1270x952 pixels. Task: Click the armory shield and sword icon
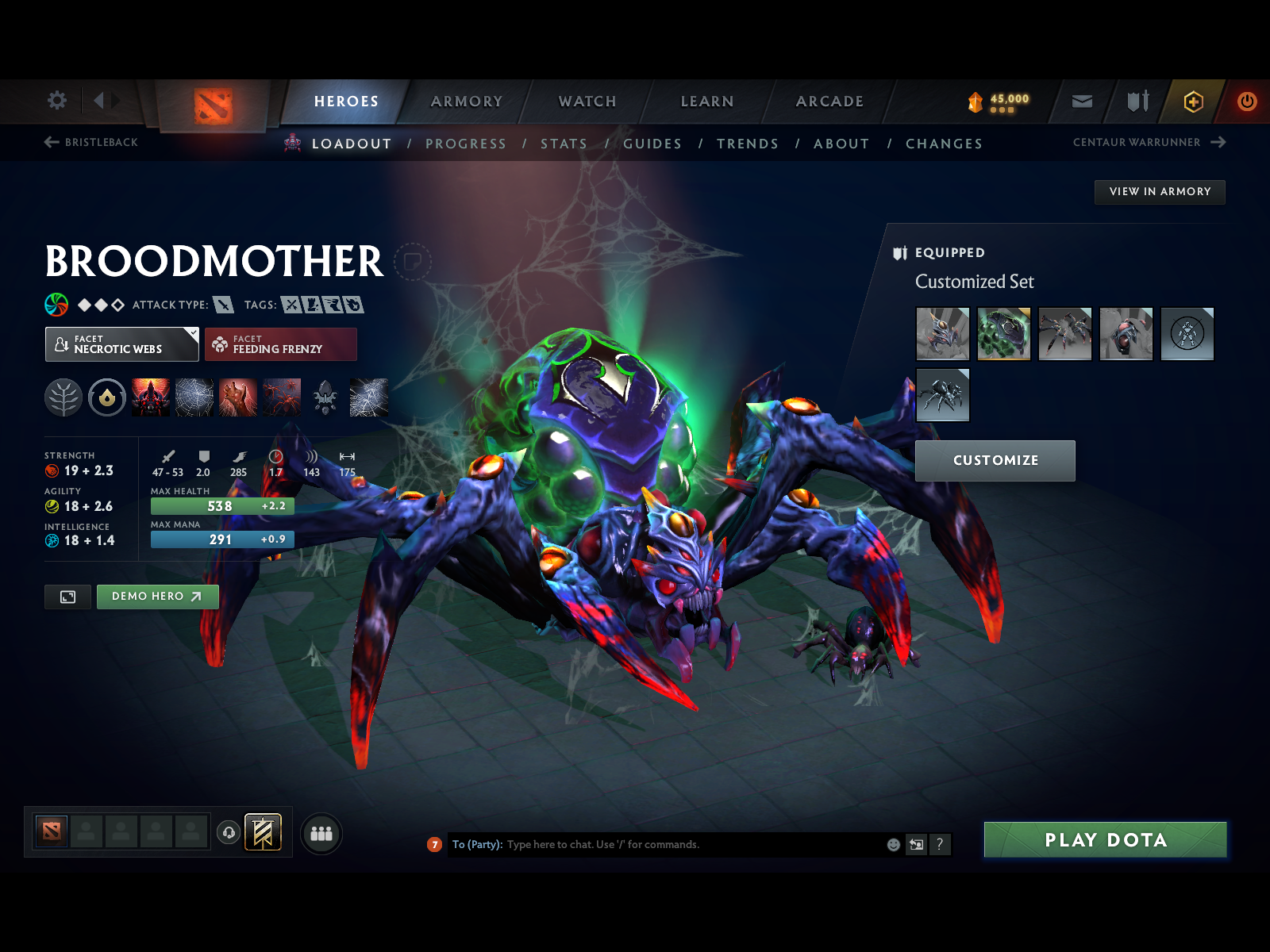pos(1137,102)
